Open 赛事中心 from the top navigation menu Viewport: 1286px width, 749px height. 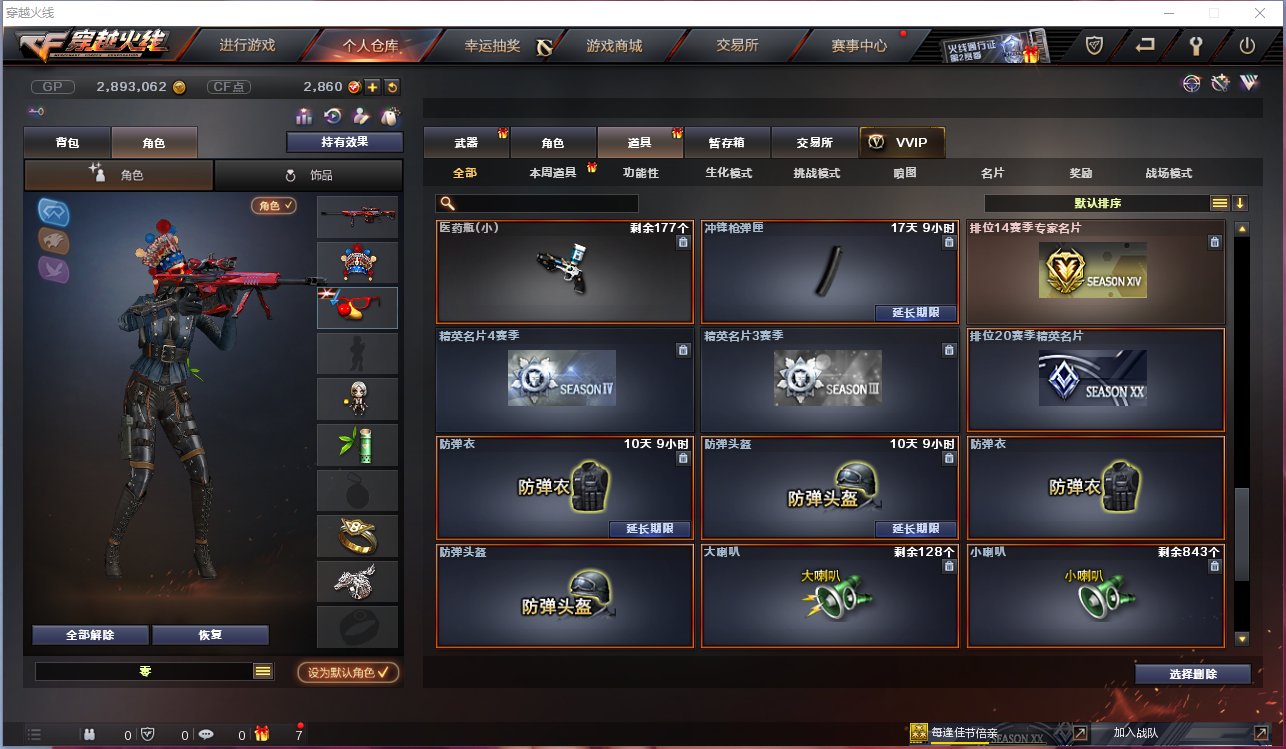858,45
